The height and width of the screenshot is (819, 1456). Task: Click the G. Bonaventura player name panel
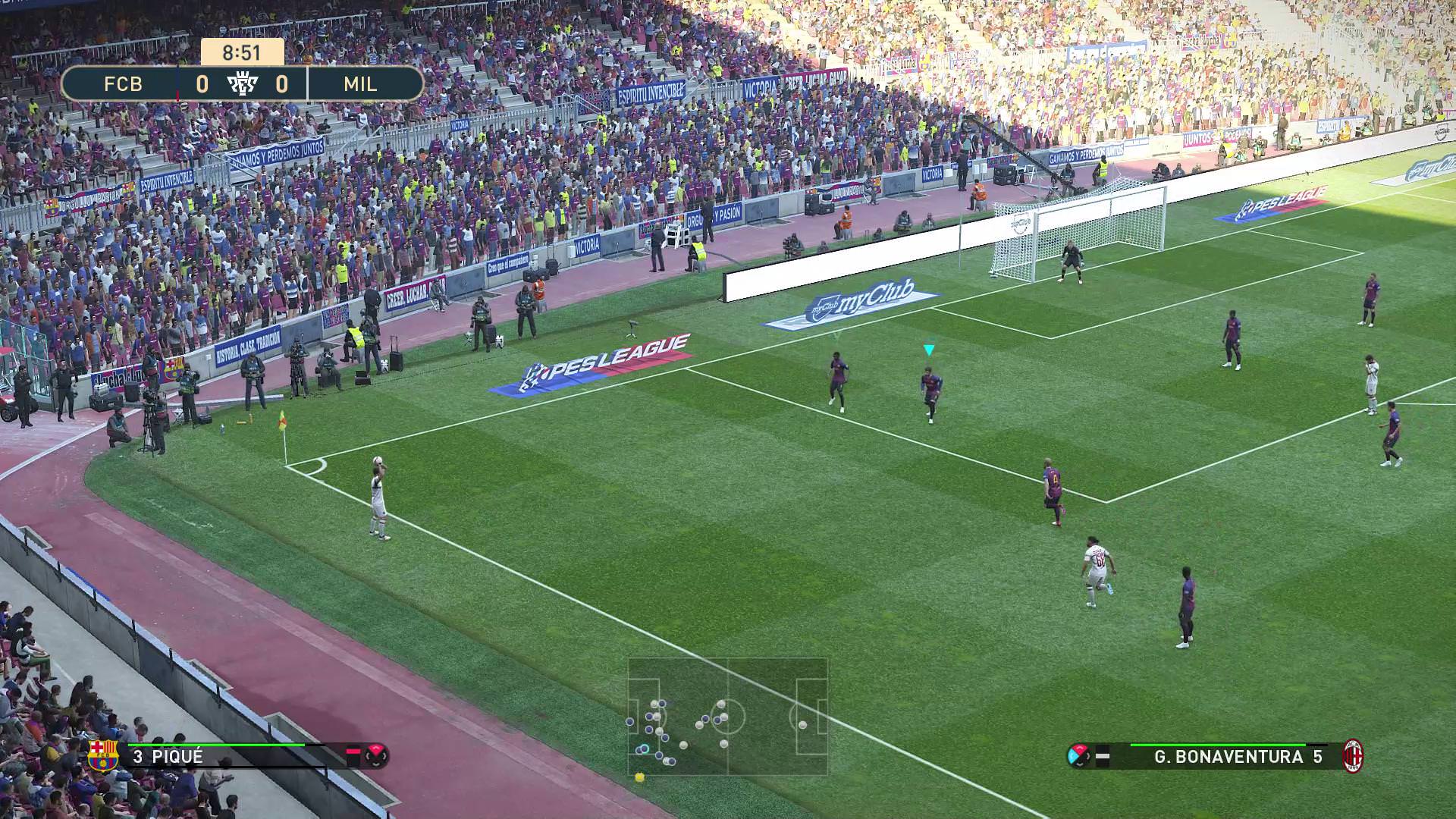1228,756
